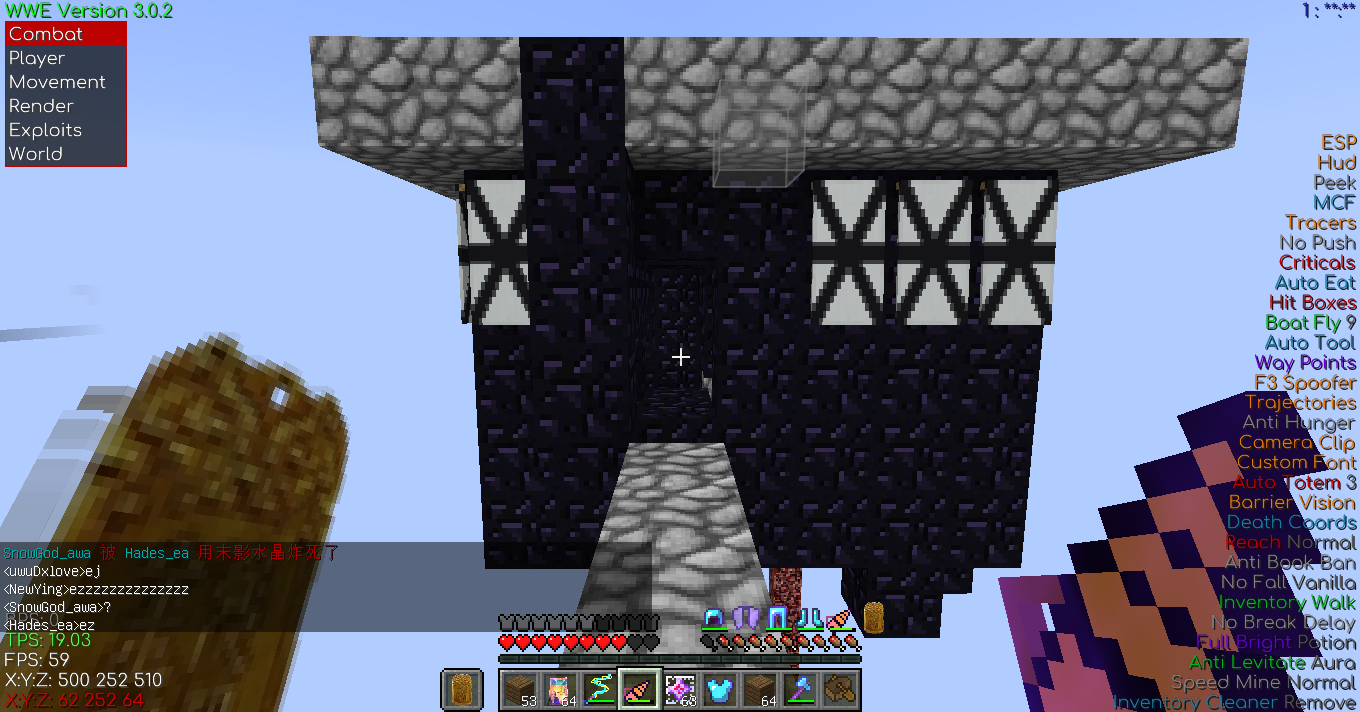Click the totem in the offhand slot
This screenshot has width=1360, height=712.
[460, 689]
